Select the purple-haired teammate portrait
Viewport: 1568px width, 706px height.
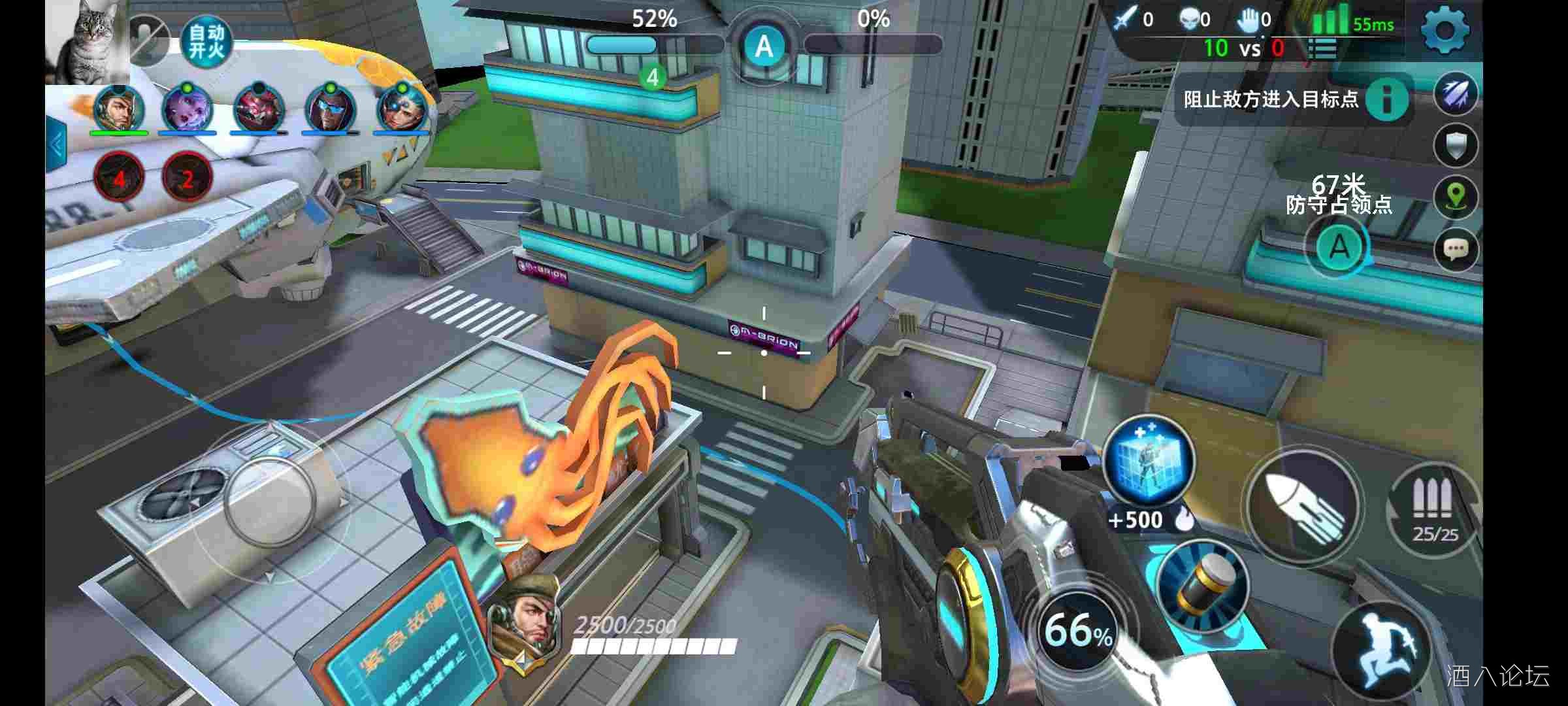[187, 109]
